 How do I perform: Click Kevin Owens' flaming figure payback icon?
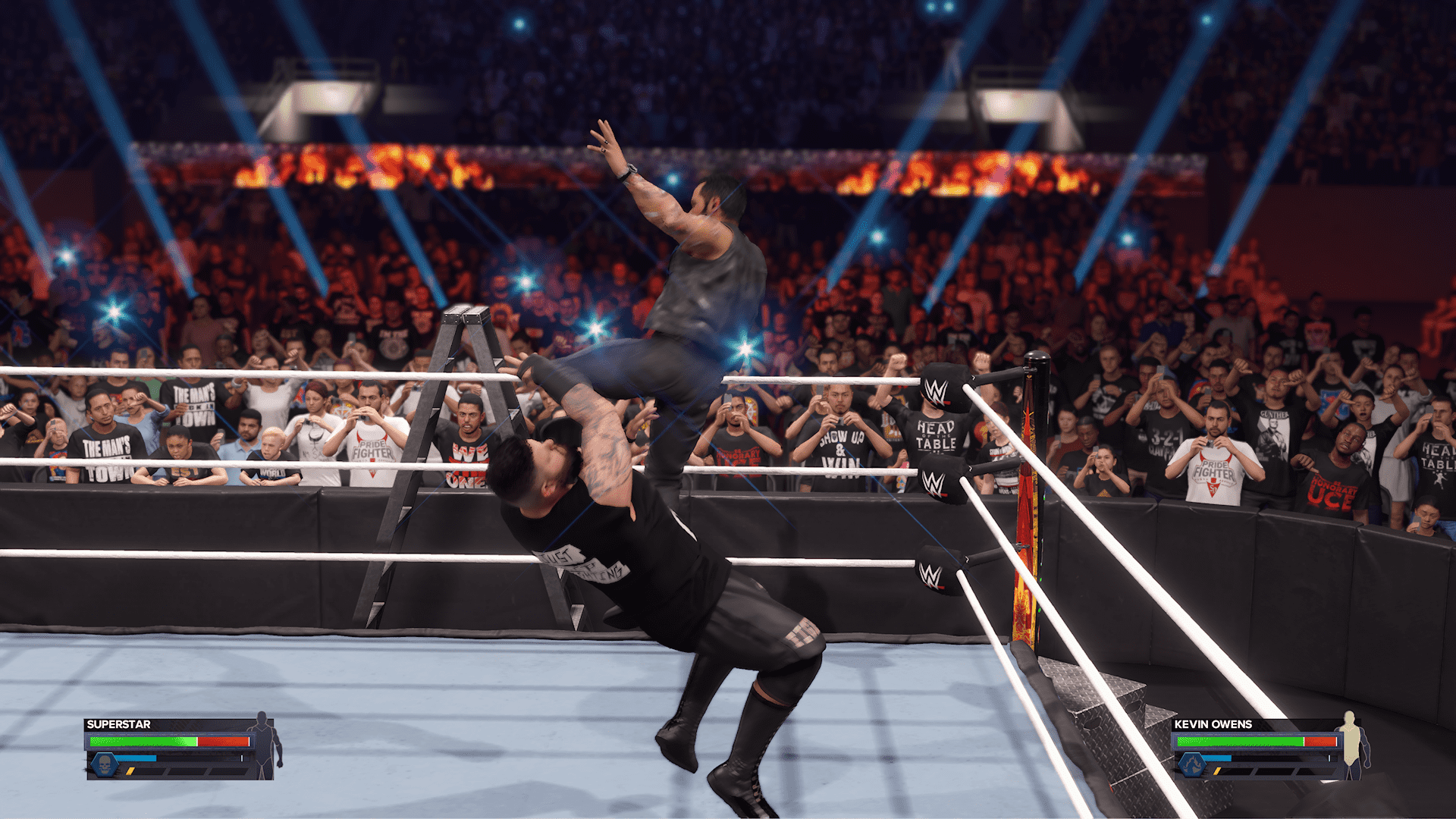pyautogui.click(x=1193, y=764)
